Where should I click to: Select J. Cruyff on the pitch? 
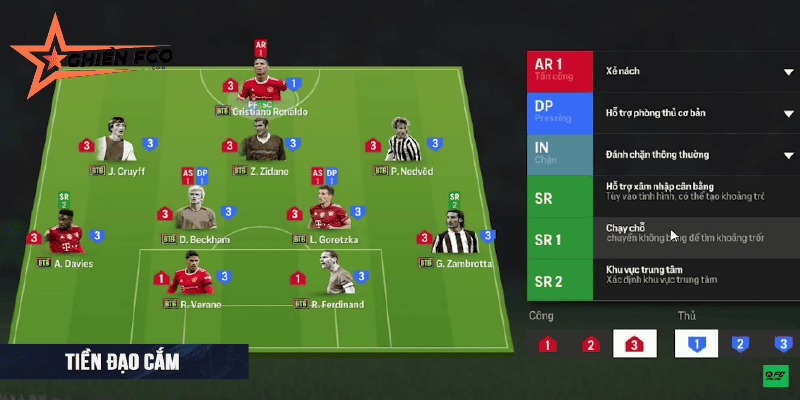pyautogui.click(x=118, y=146)
